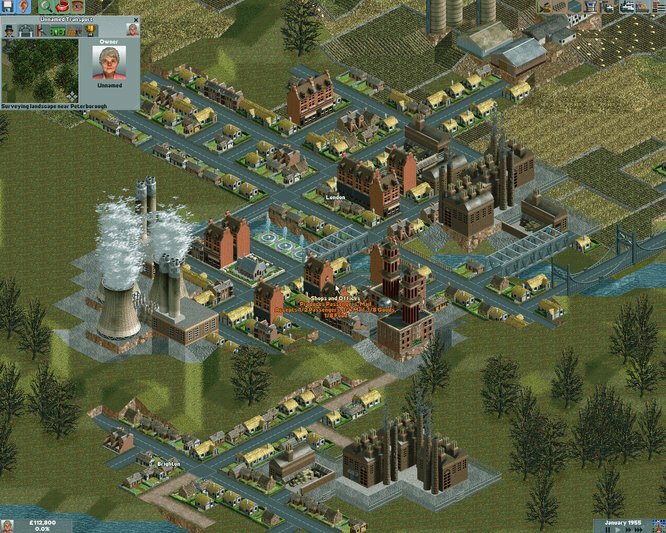Open the bulldozer terraforming tool
Viewport: 666px width, 533px height.
point(546,7)
